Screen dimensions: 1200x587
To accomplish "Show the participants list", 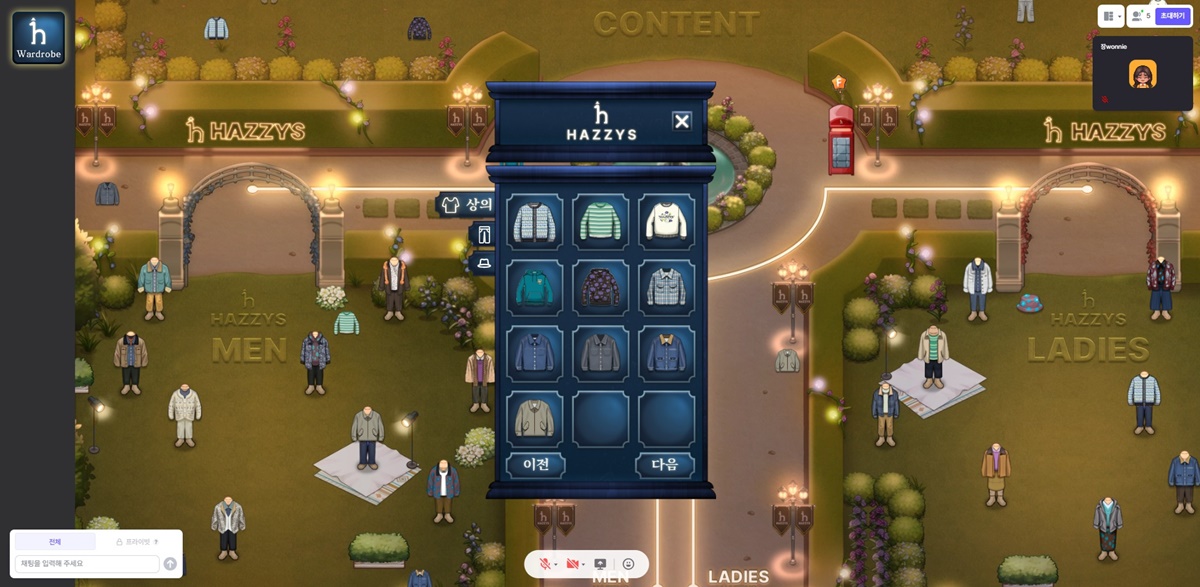I will click(1139, 16).
